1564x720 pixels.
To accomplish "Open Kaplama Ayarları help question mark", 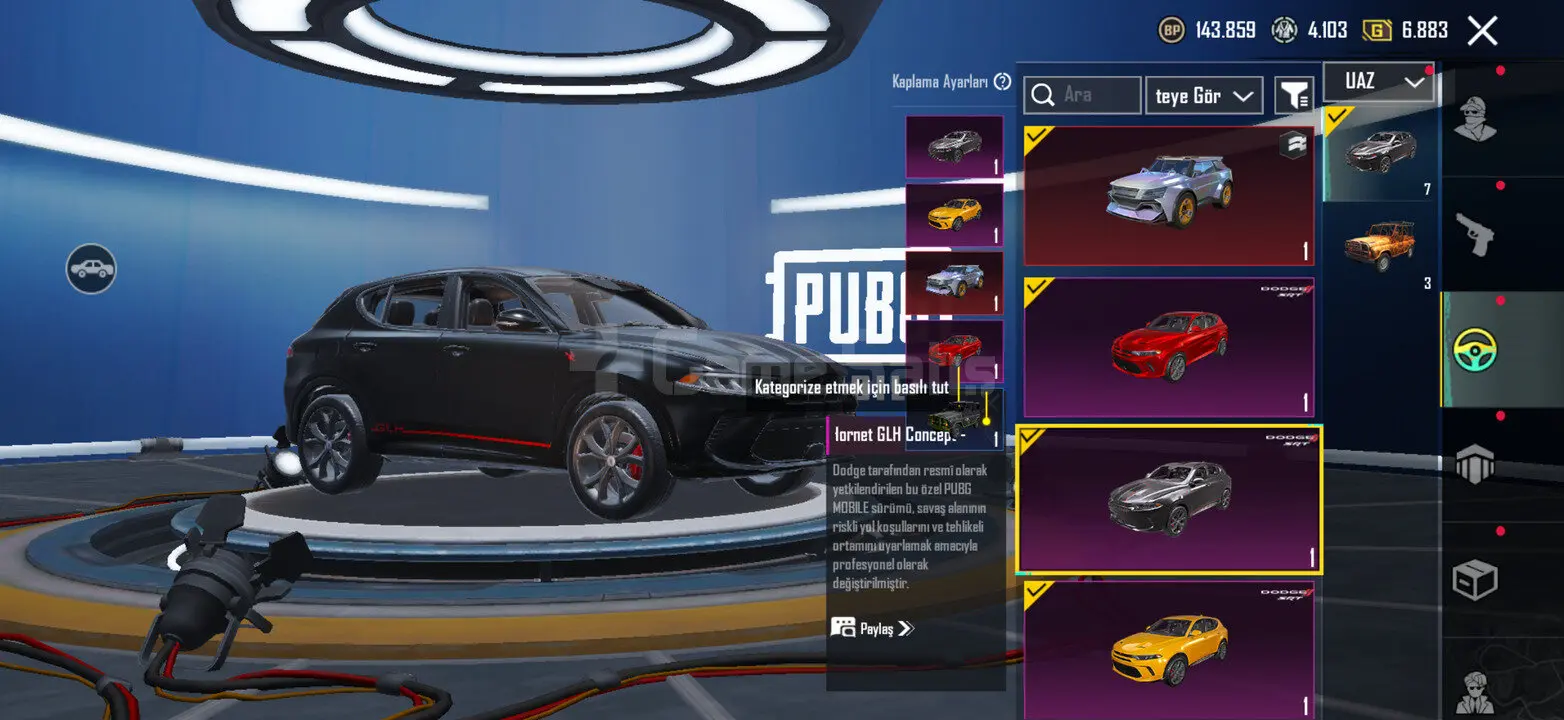I will (1002, 82).
